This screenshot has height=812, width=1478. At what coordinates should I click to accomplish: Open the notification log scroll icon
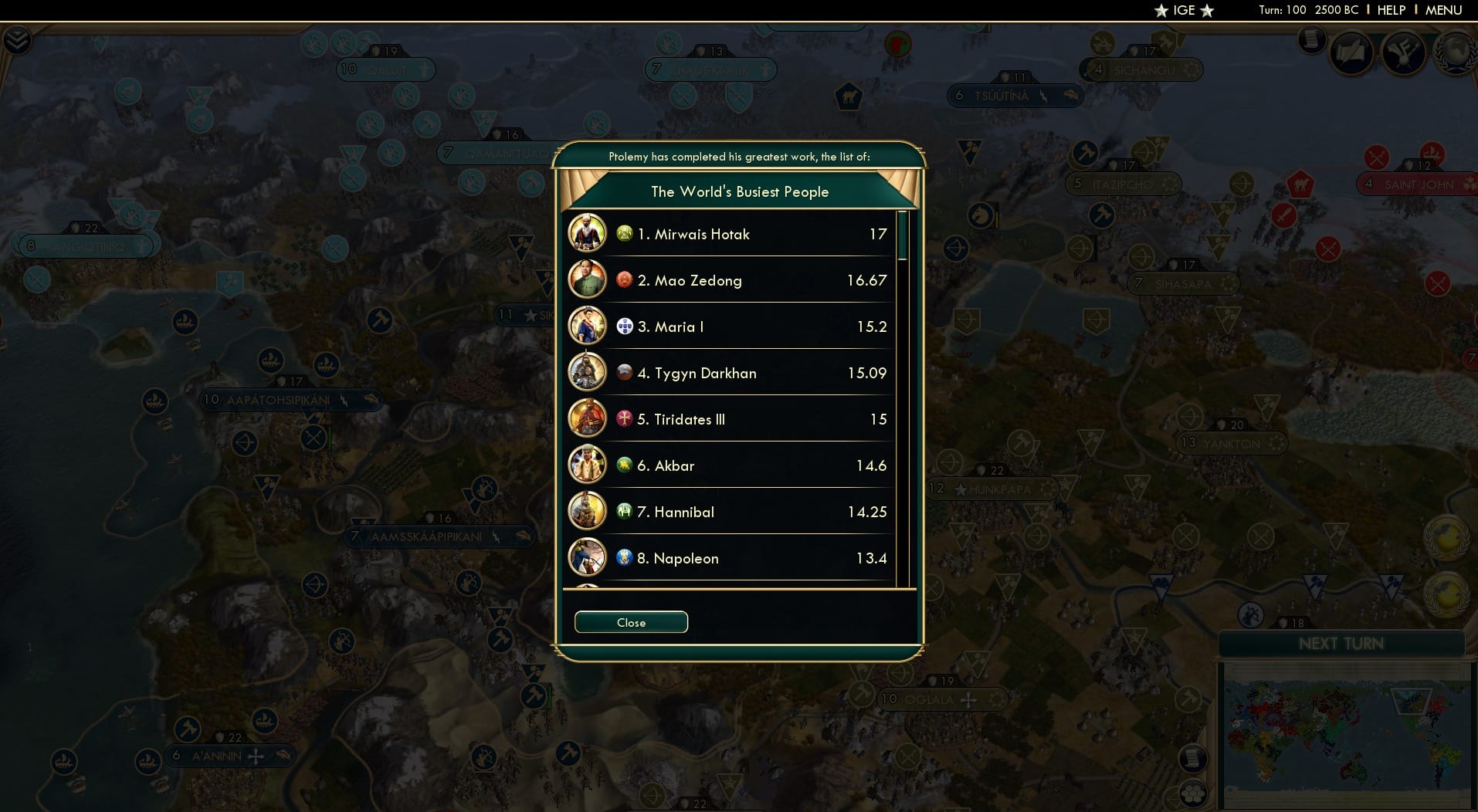point(1311,40)
